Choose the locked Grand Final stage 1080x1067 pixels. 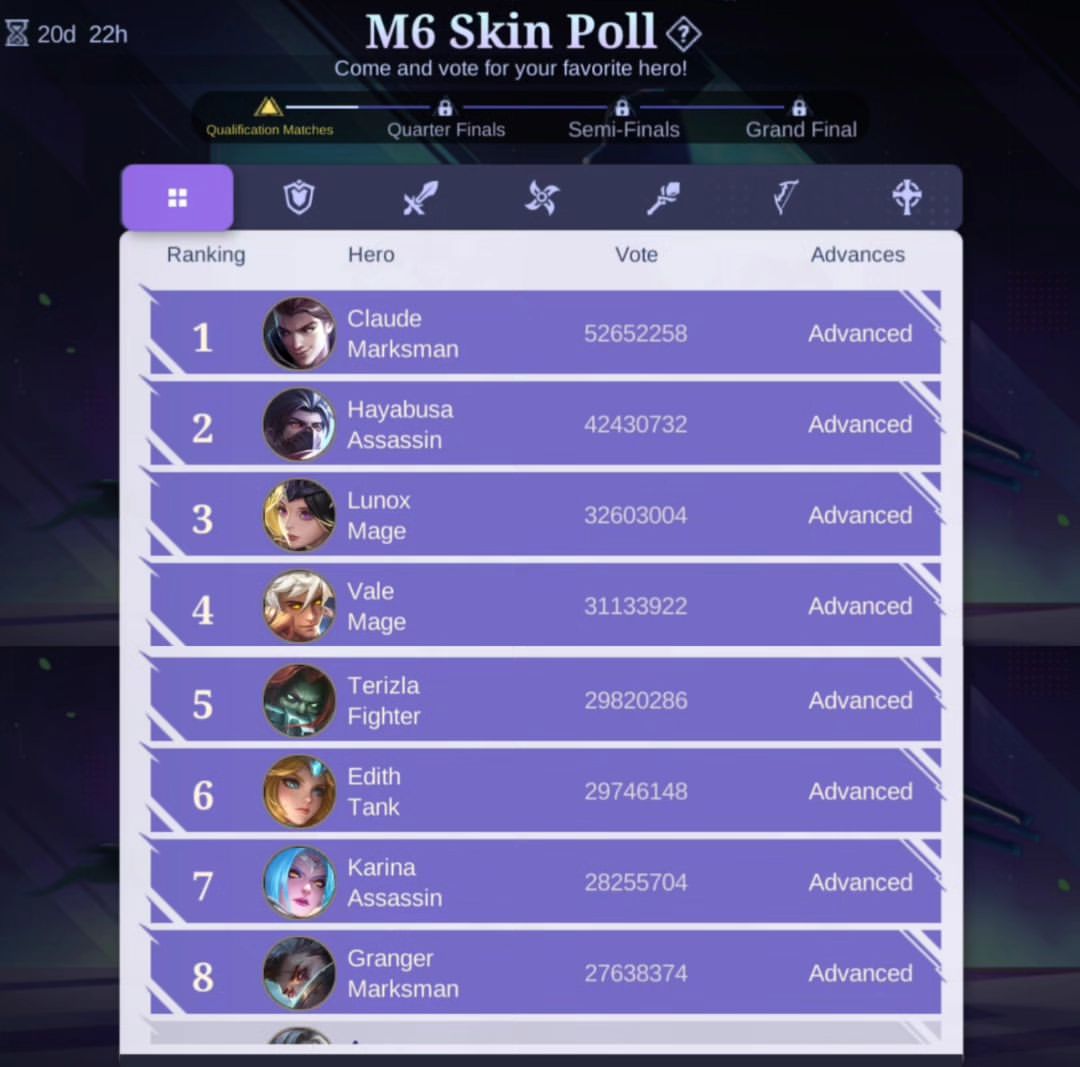tap(800, 120)
